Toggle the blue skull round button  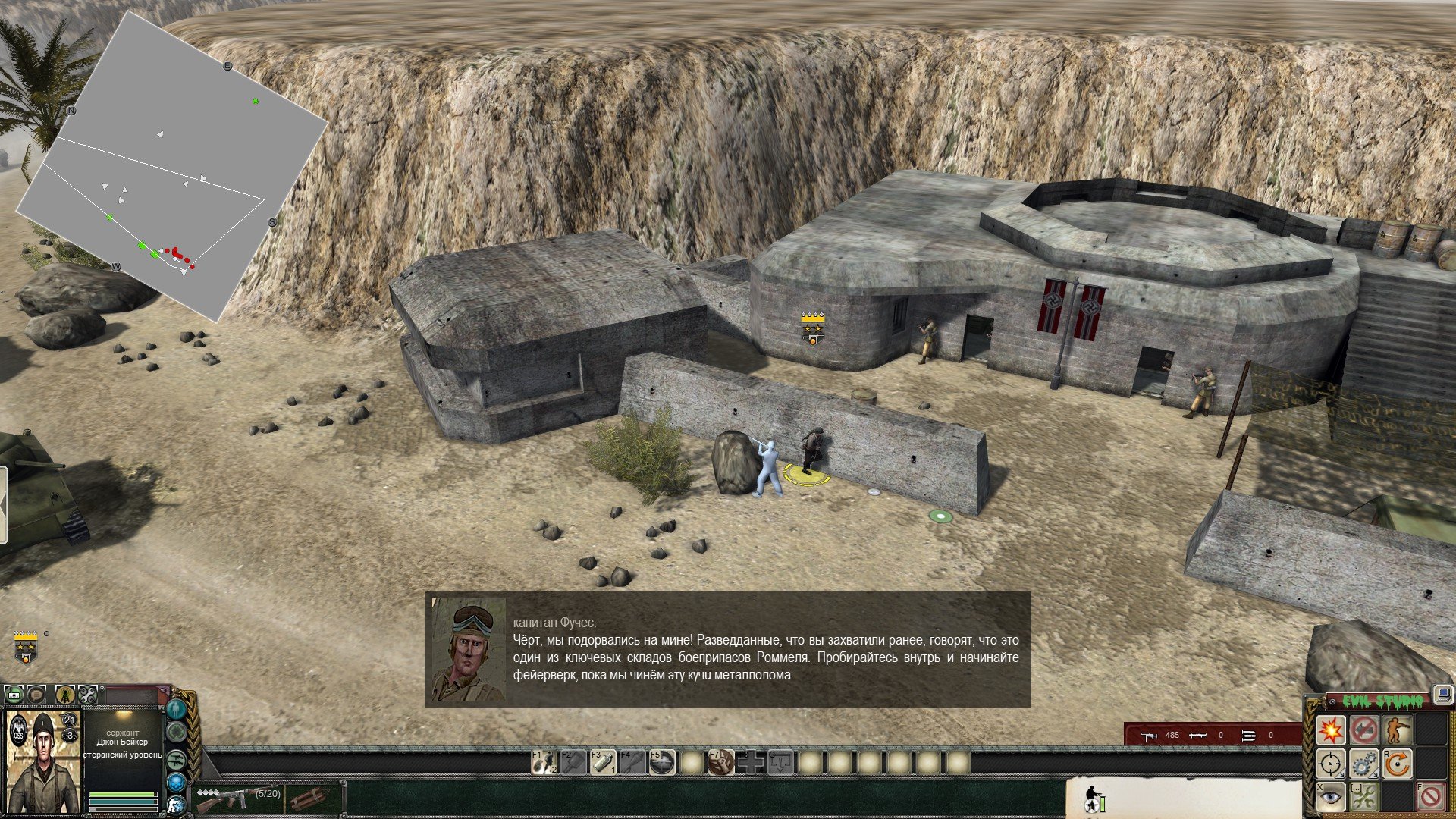click(x=177, y=783)
